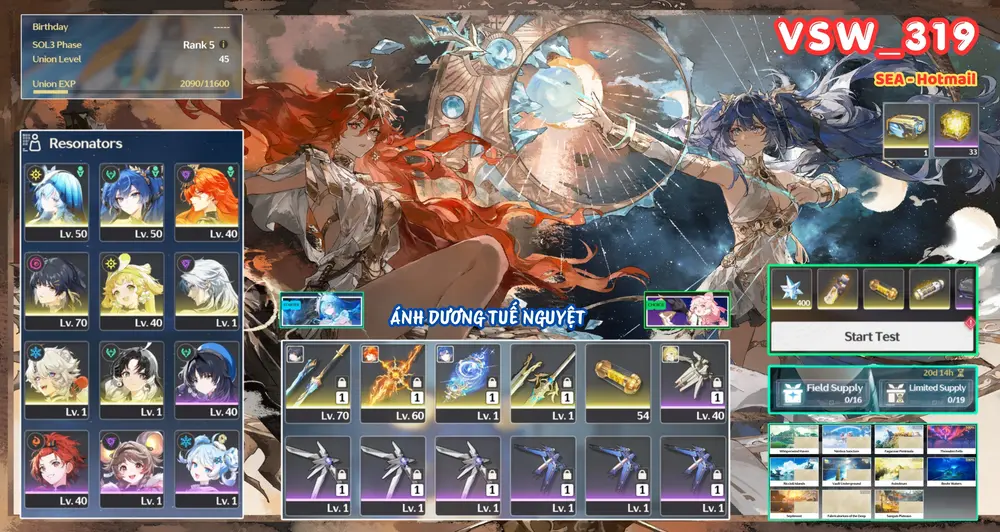Screen dimensions: 1000x532
Task: Choose the orange-haired Lv. 40 resonator
Action: coord(207,201)
